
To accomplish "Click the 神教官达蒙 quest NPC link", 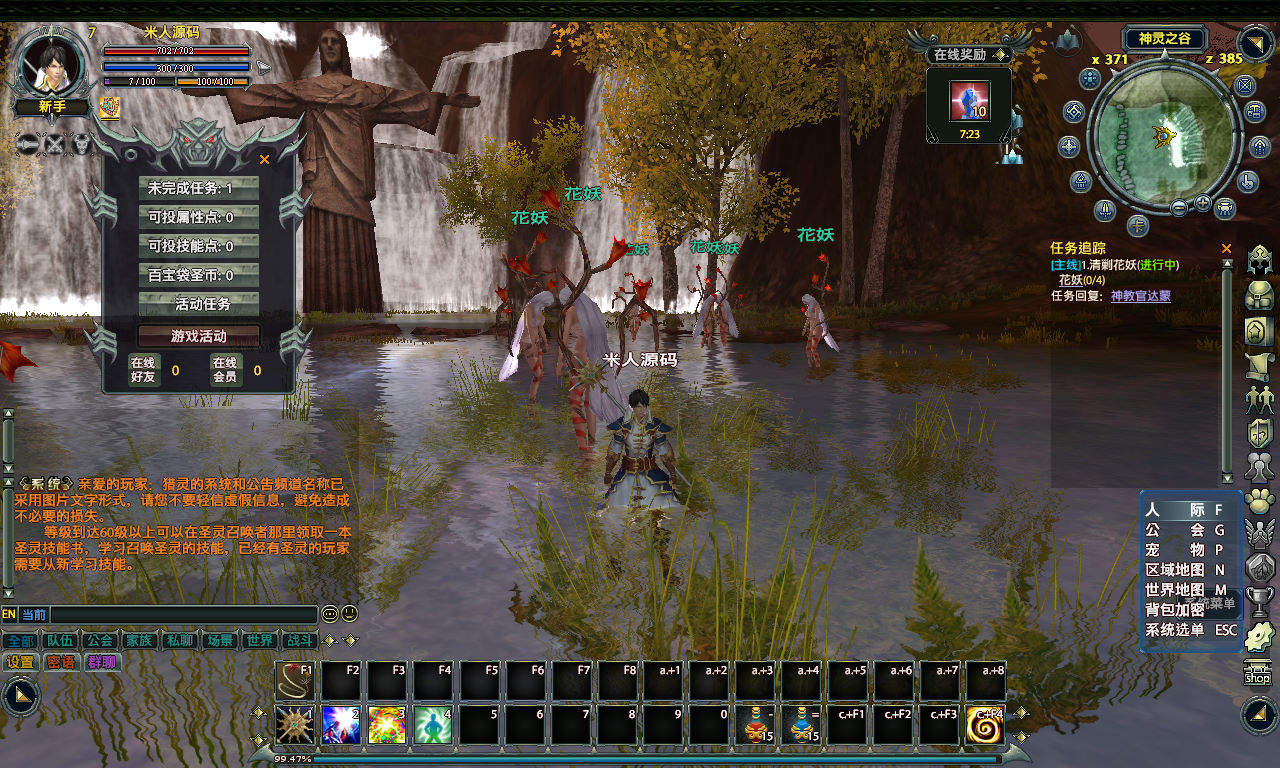I will coord(1140,296).
